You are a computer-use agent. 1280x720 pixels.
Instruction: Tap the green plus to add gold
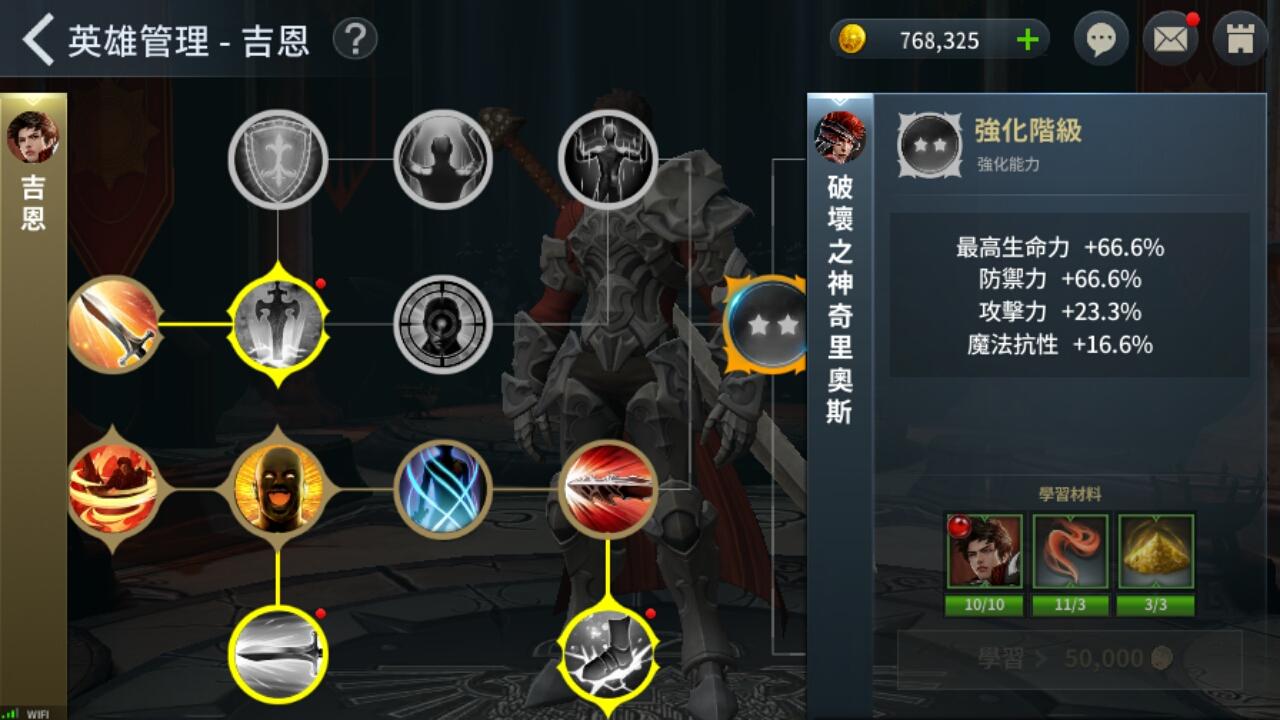(x=1026, y=39)
